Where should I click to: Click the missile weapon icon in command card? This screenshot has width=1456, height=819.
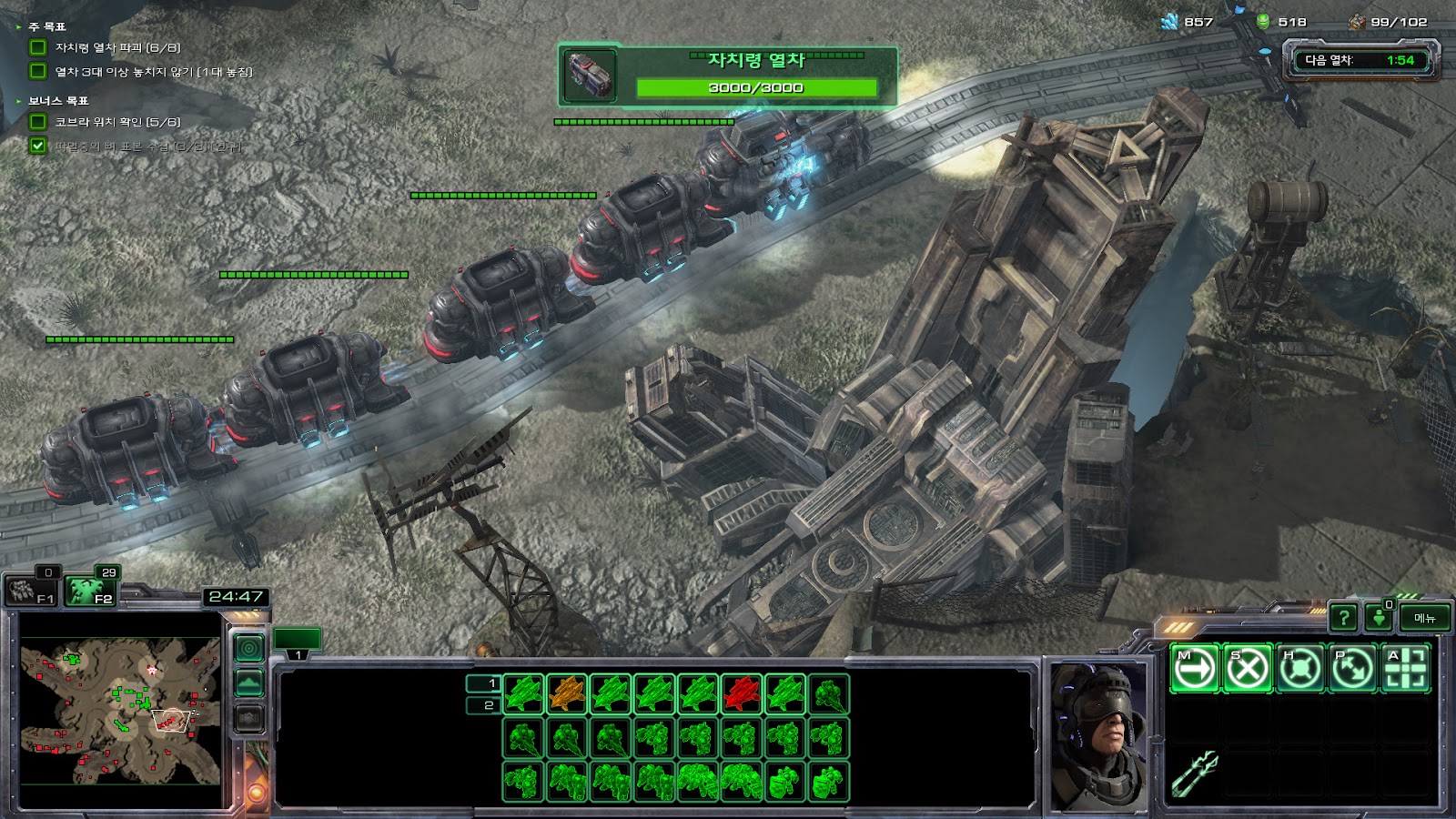pyautogui.click(x=1194, y=773)
